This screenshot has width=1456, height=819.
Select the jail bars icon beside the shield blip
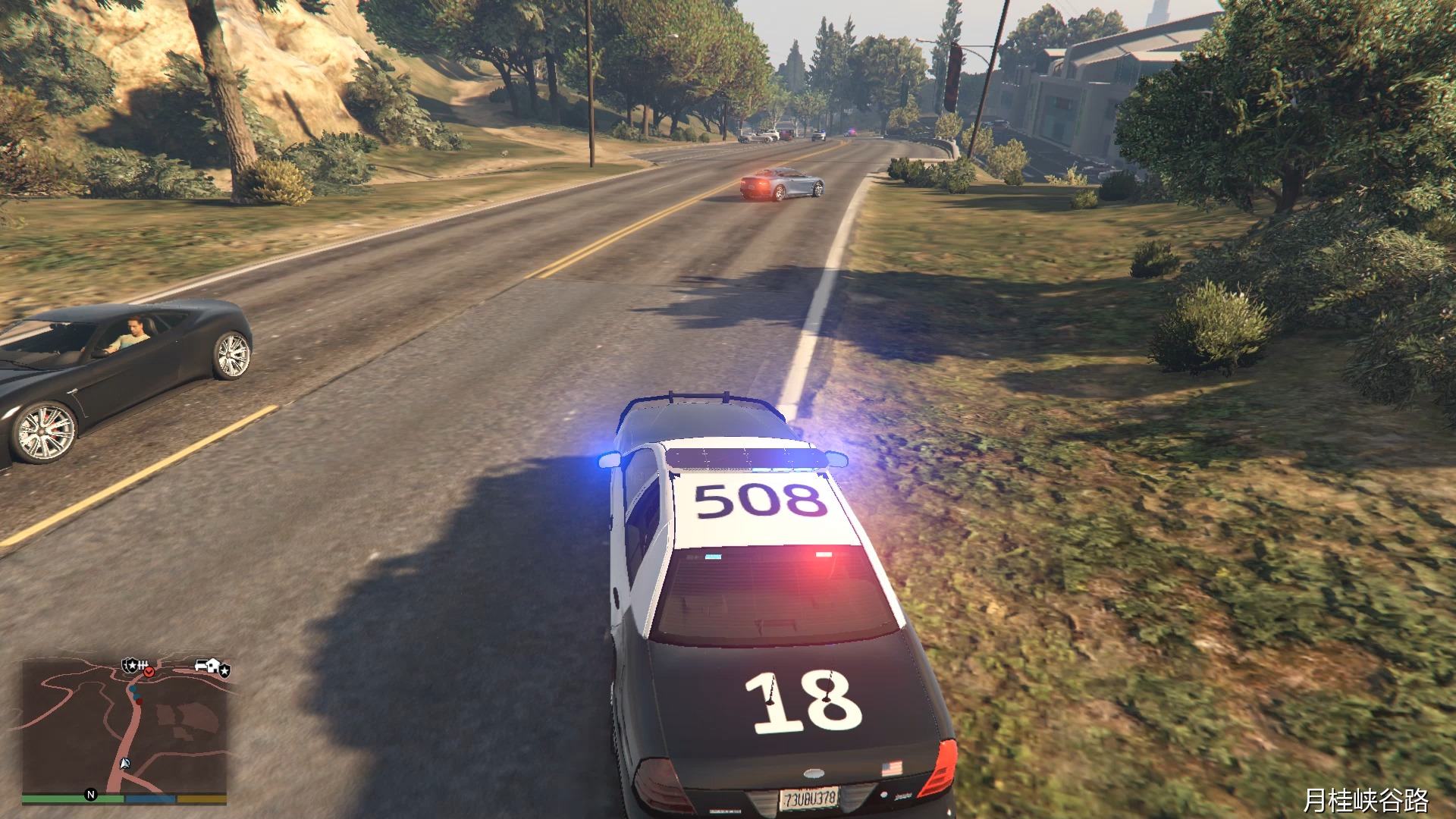pos(143,664)
